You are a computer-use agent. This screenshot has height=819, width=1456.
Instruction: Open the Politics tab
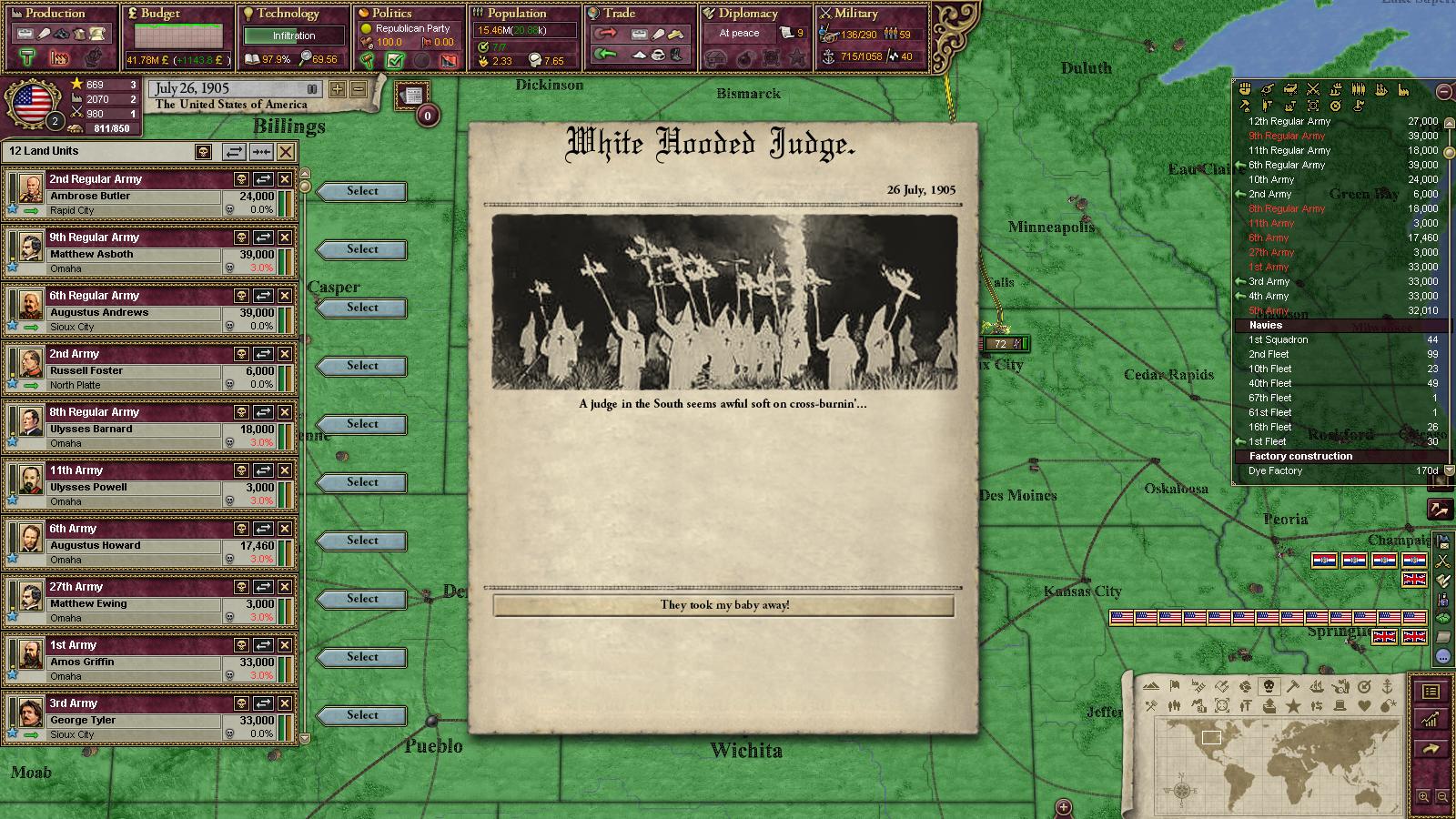392,14
